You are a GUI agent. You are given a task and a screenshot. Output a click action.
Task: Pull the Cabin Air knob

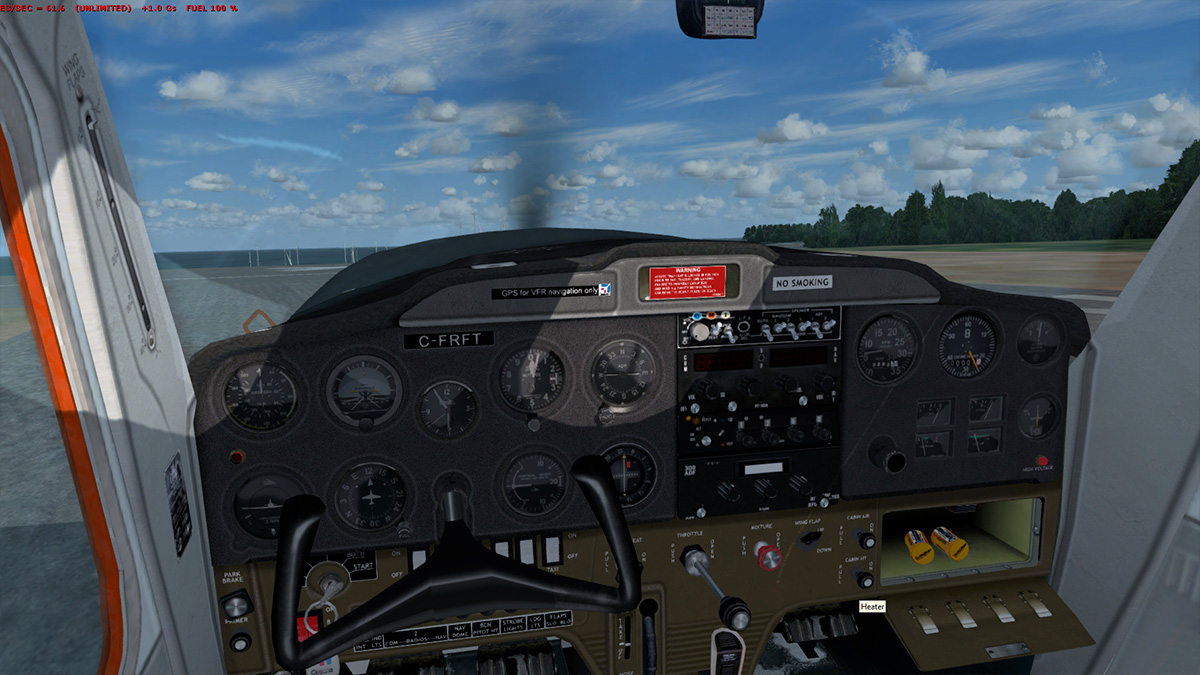[866, 540]
